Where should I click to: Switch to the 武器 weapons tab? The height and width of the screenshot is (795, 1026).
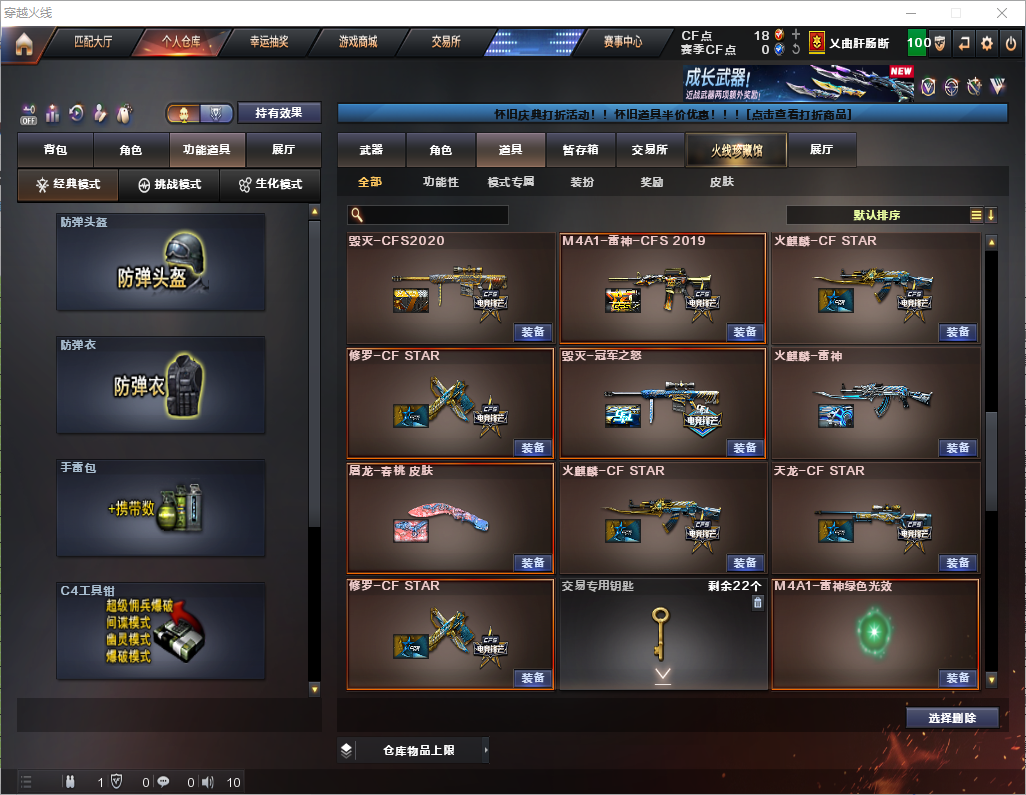[371, 150]
